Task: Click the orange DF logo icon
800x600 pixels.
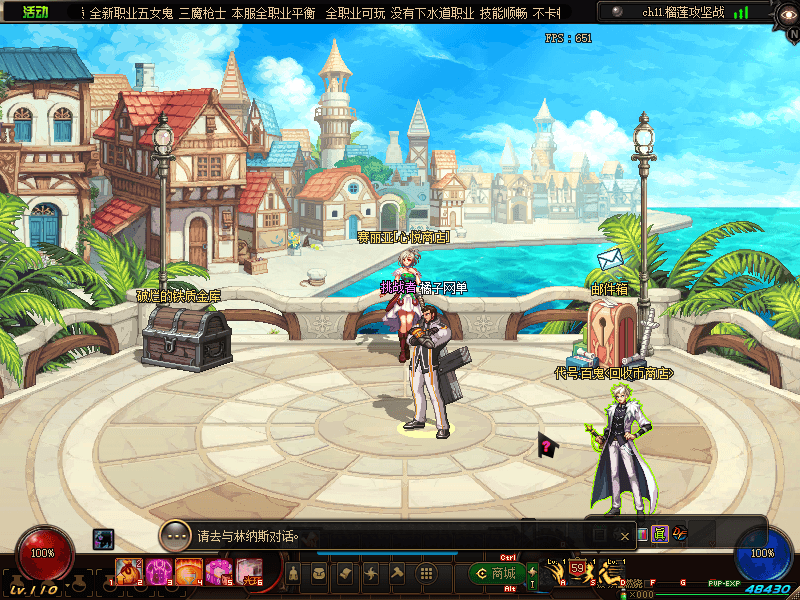Action: pos(679,535)
